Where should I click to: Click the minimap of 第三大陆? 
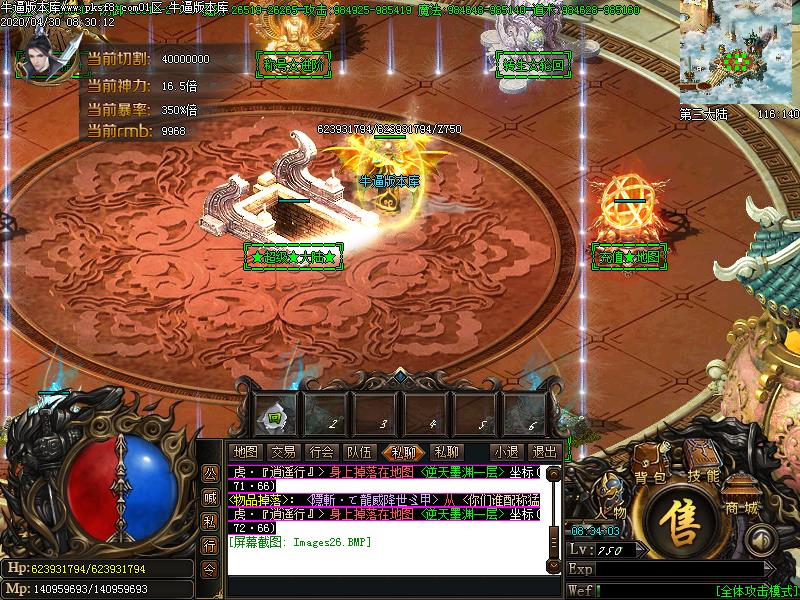(739, 51)
